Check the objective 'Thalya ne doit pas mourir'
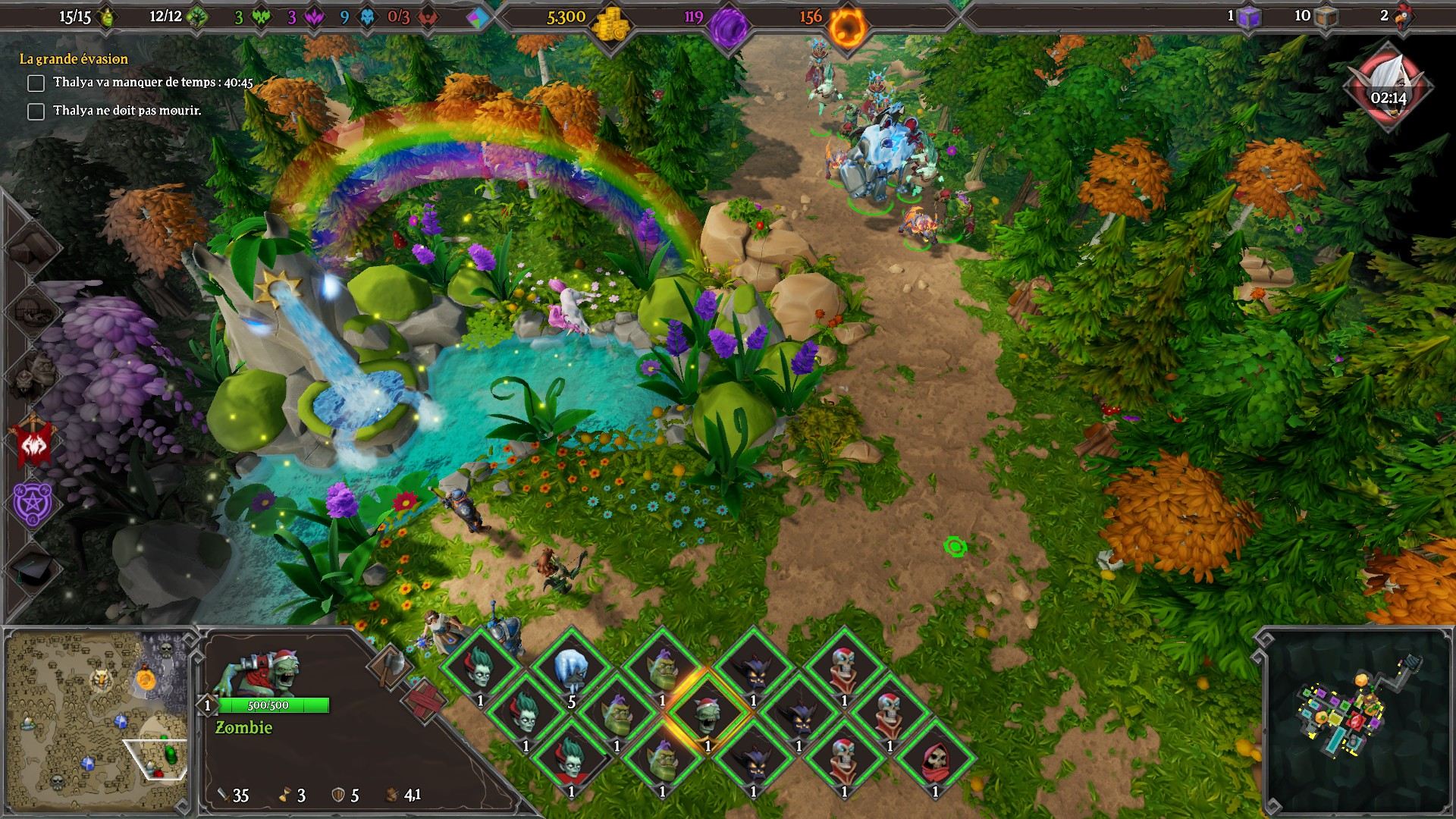The height and width of the screenshot is (819, 1456). tap(36, 112)
